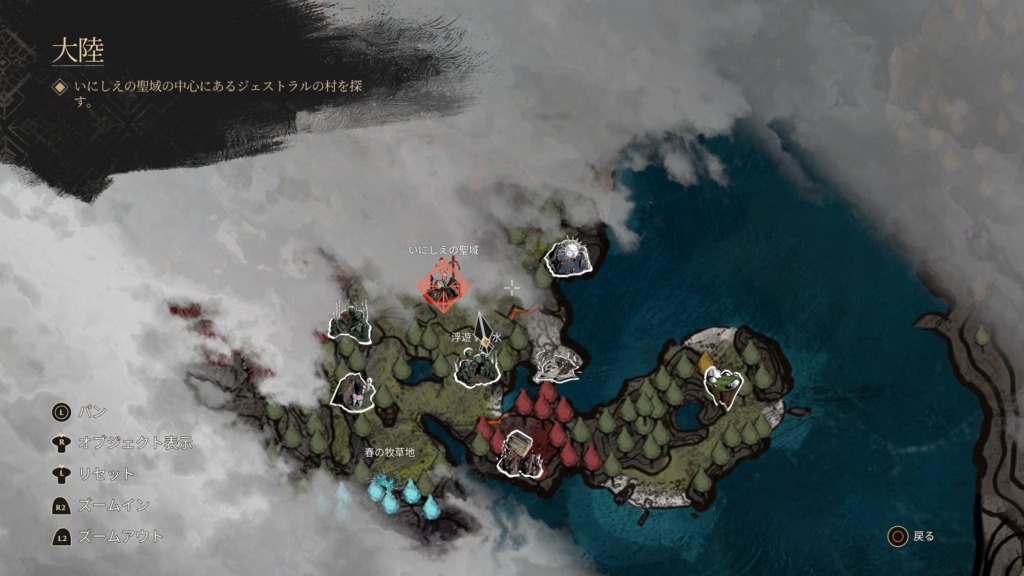This screenshot has width=1024, height=576.
Task: Select the cave marker with pink flowers
Action: [352, 391]
